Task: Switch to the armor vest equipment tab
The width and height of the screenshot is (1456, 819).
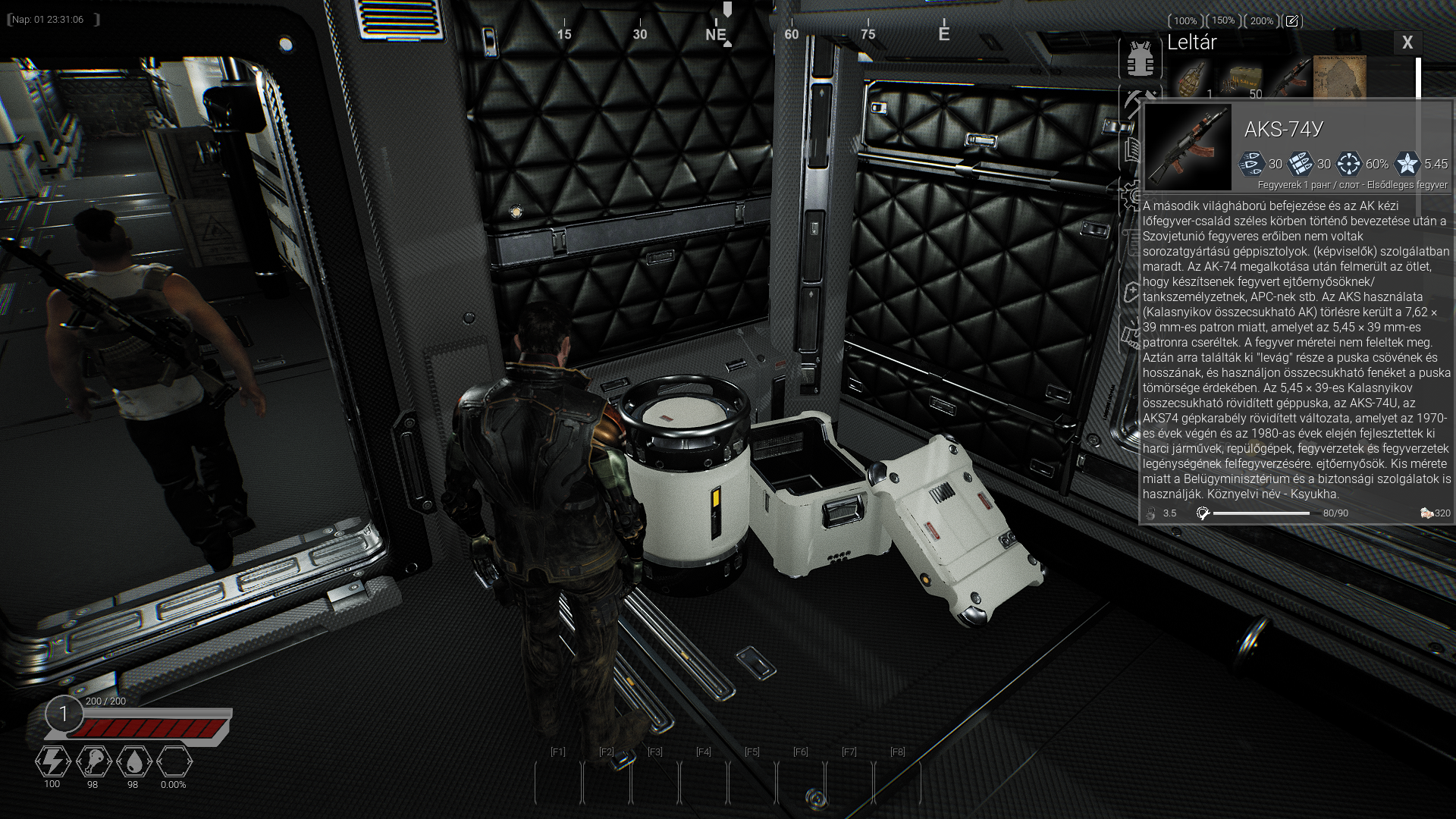Action: (1139, 58)
